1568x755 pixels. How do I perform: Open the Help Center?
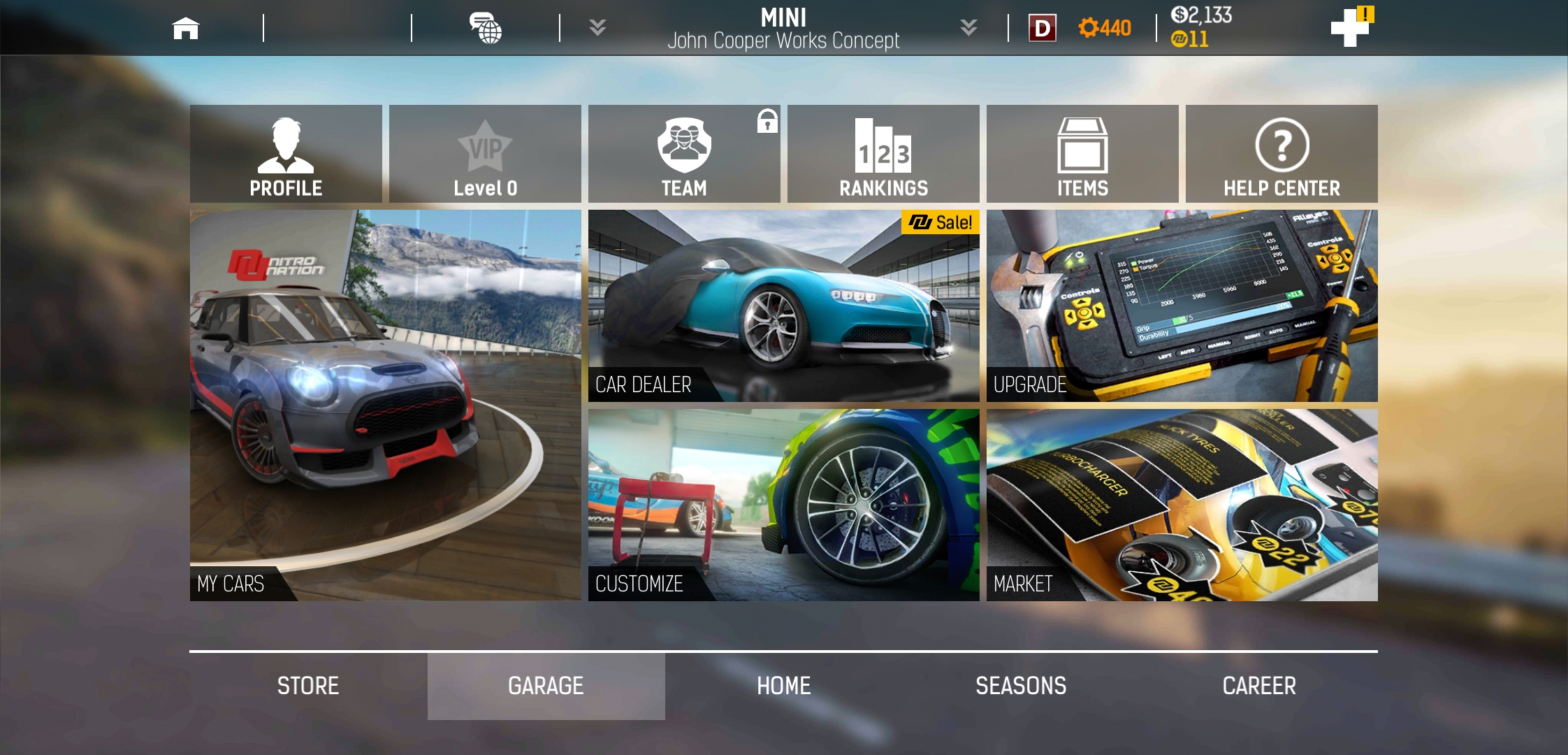pos(1282,154)
